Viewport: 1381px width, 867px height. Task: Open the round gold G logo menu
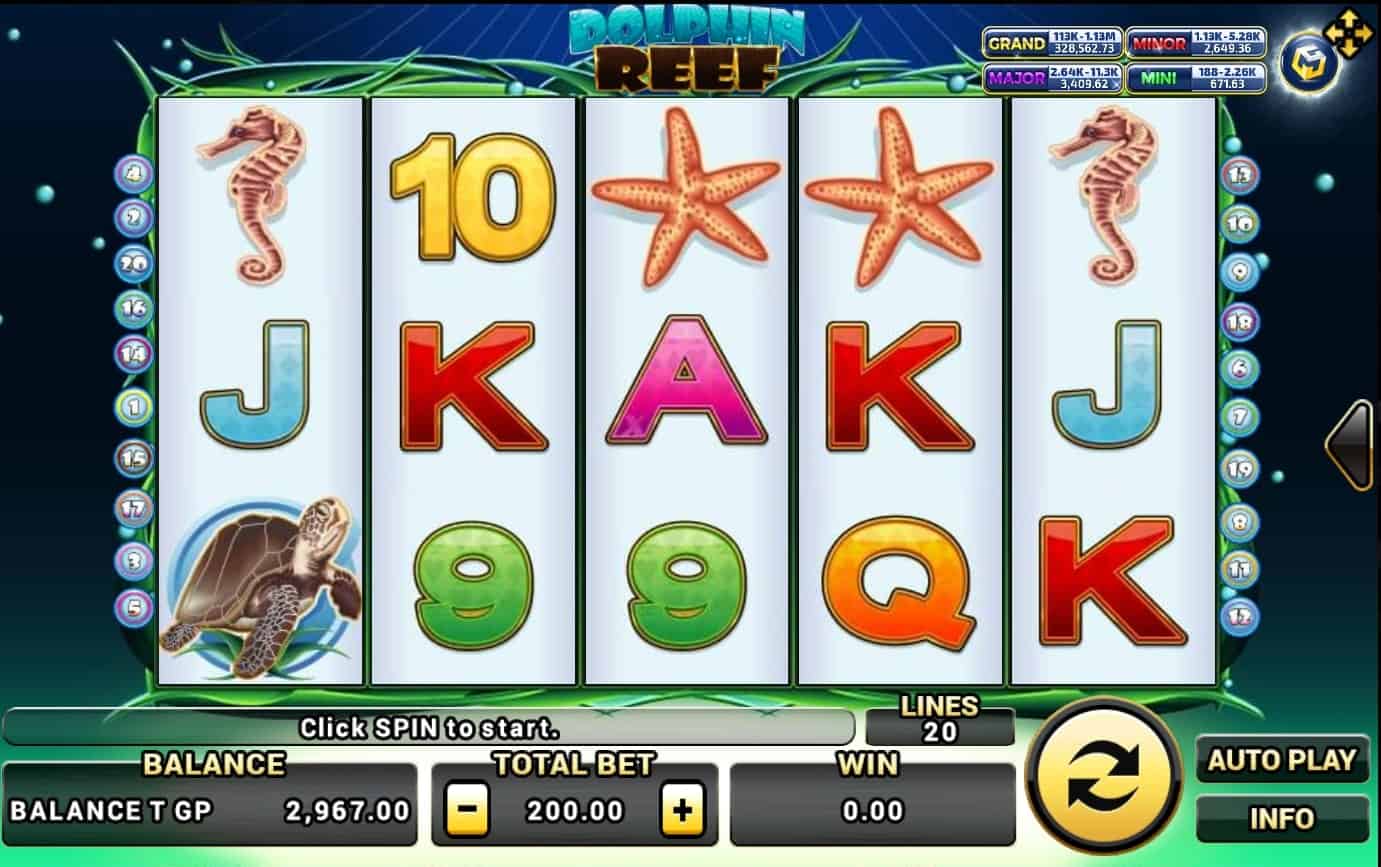coord(1309,63)
